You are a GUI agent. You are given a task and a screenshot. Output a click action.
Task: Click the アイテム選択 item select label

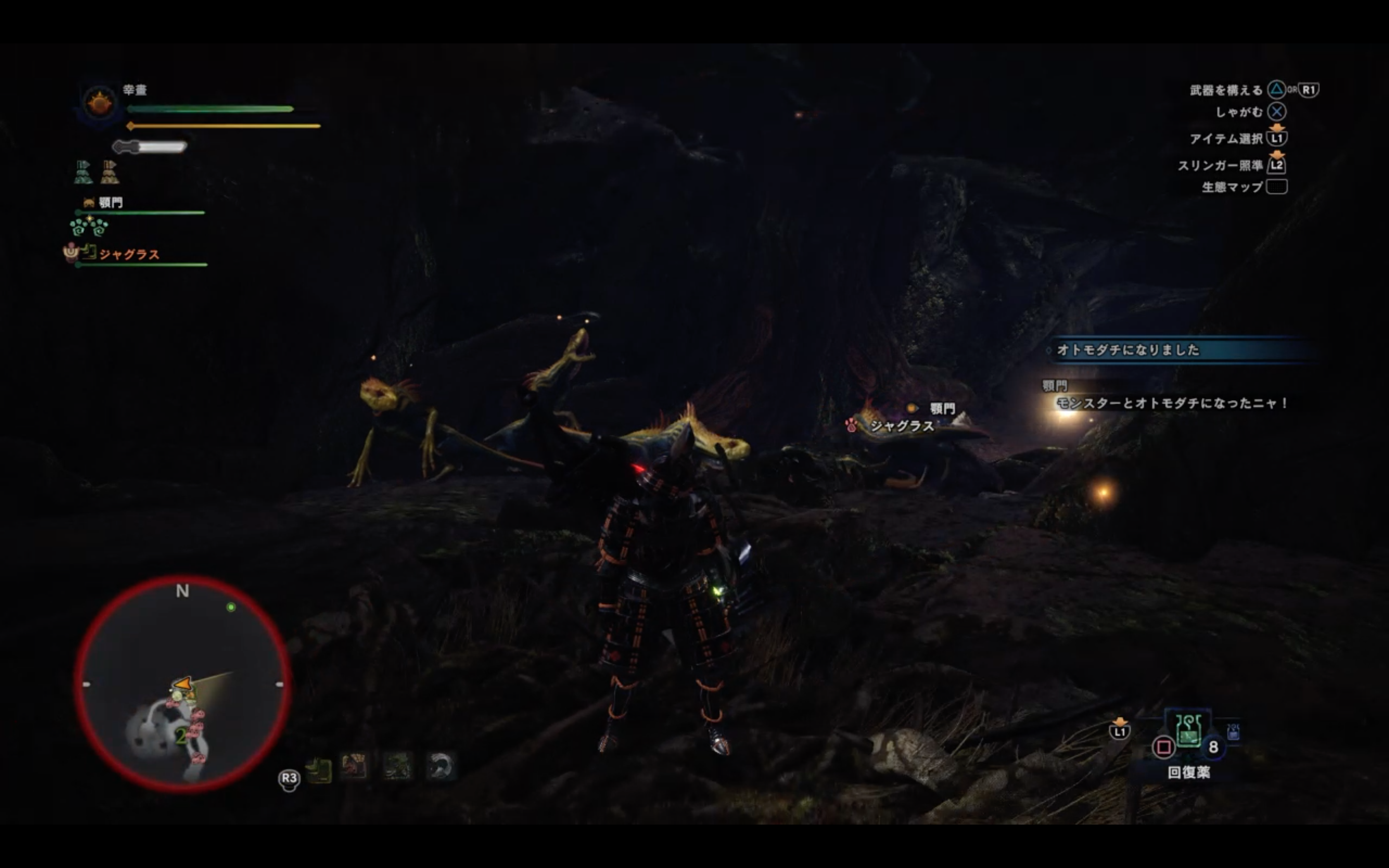click(1225, 139)
